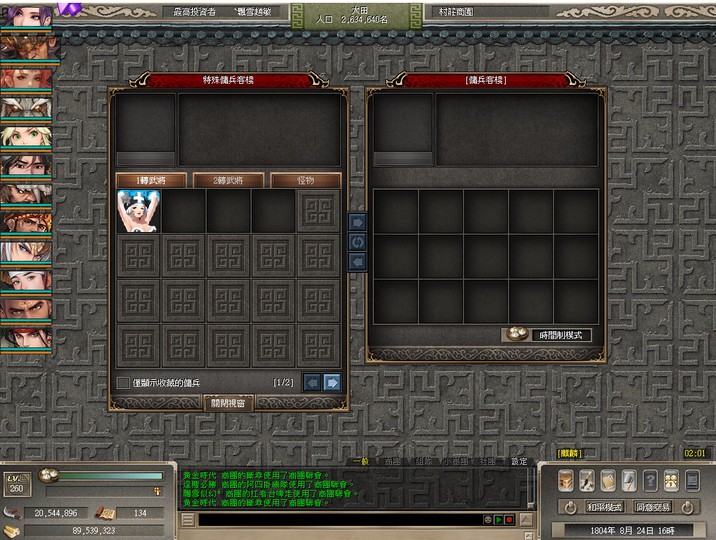Go to the previous mercenary page
This screenshot has width=716, height=540.
coord(312,382)
